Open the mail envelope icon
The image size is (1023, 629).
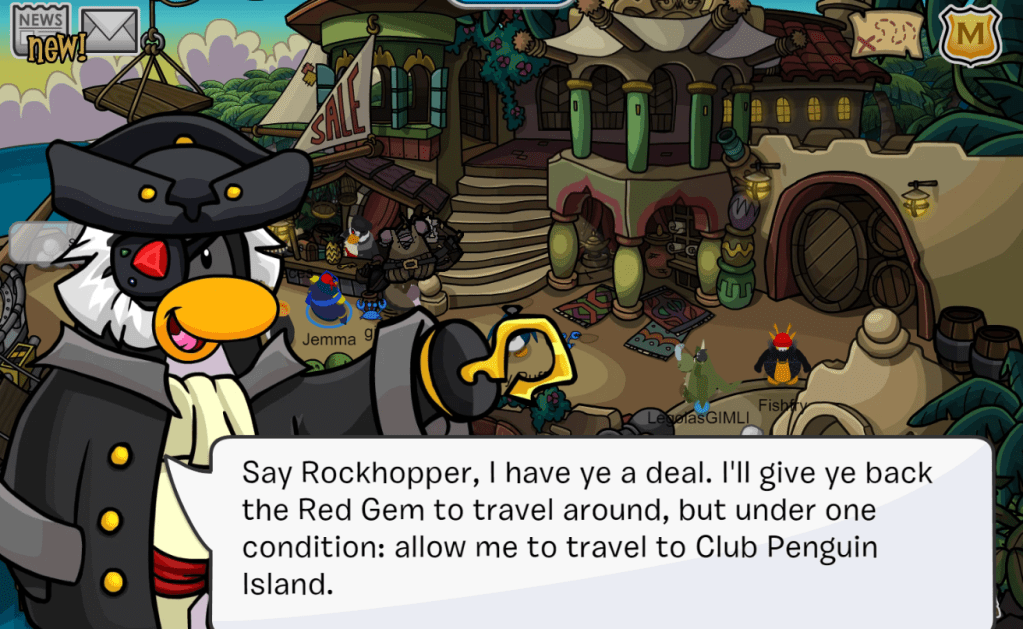pos(109,29)
